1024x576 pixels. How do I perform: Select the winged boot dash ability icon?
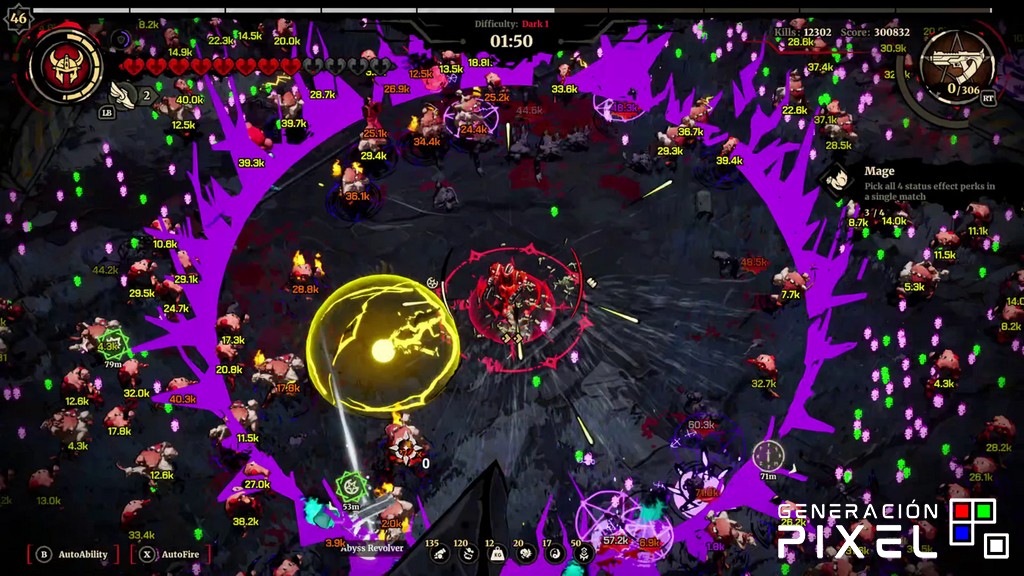123,95
